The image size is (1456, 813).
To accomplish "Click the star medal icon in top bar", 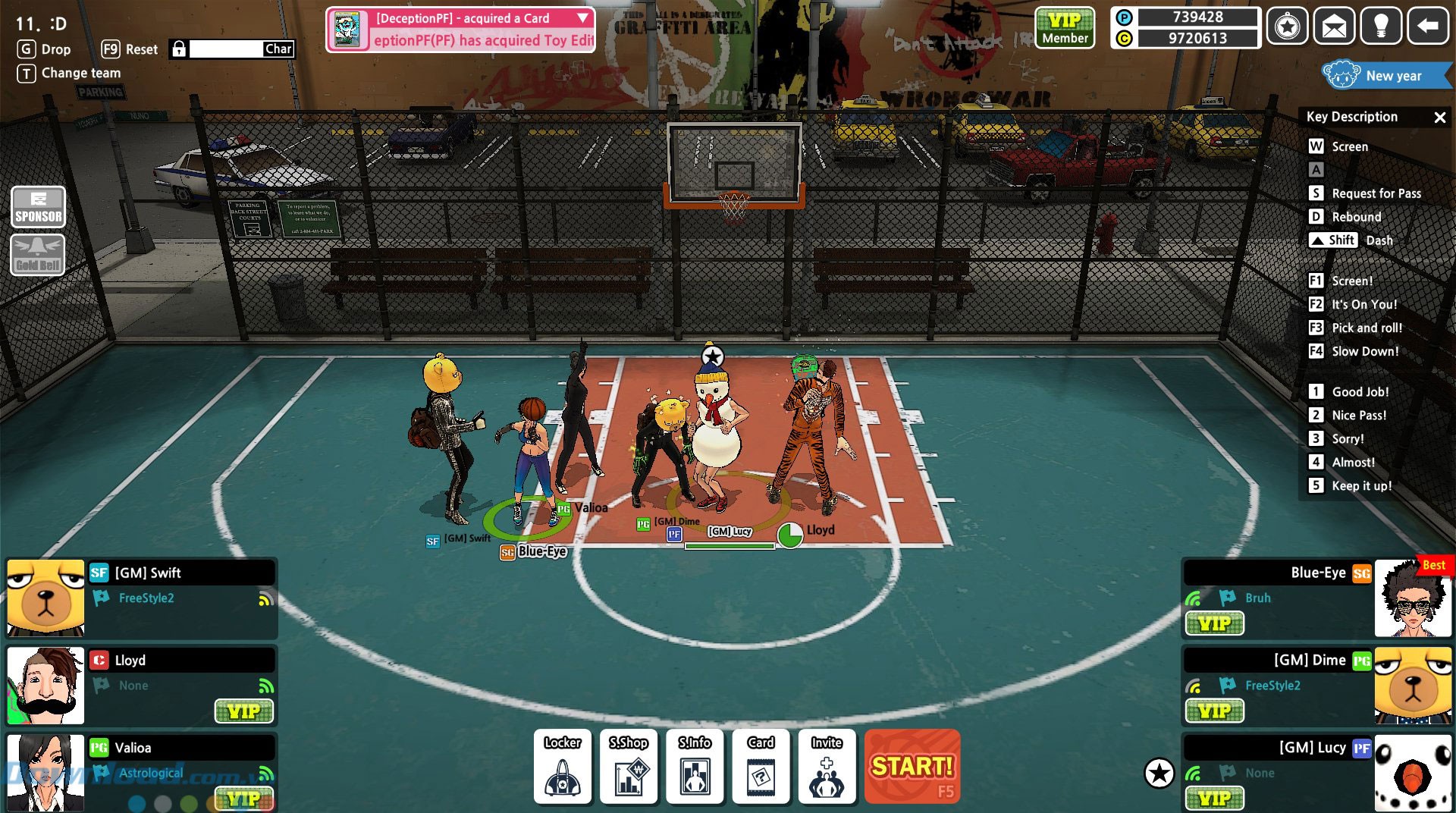I will pos(1287,28).
